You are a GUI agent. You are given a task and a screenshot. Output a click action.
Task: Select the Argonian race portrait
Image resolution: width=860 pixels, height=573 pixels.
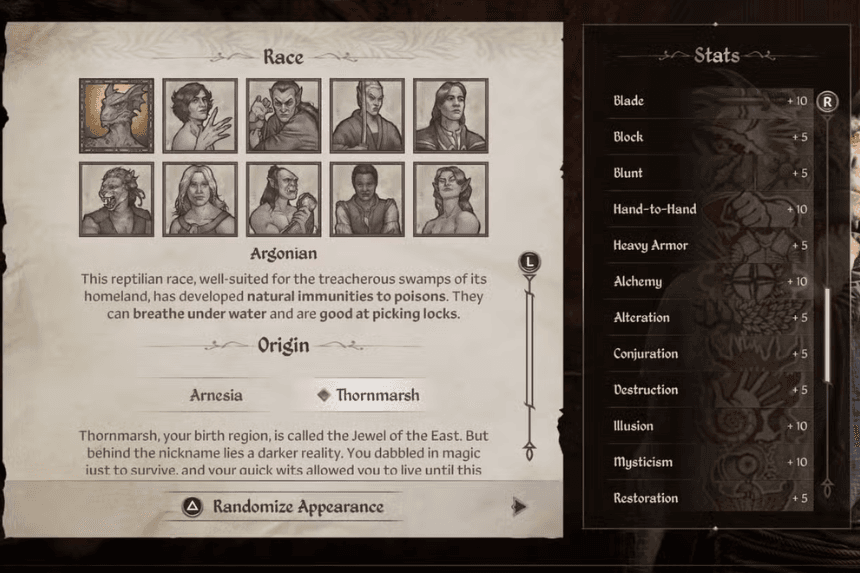pos(116,116)
